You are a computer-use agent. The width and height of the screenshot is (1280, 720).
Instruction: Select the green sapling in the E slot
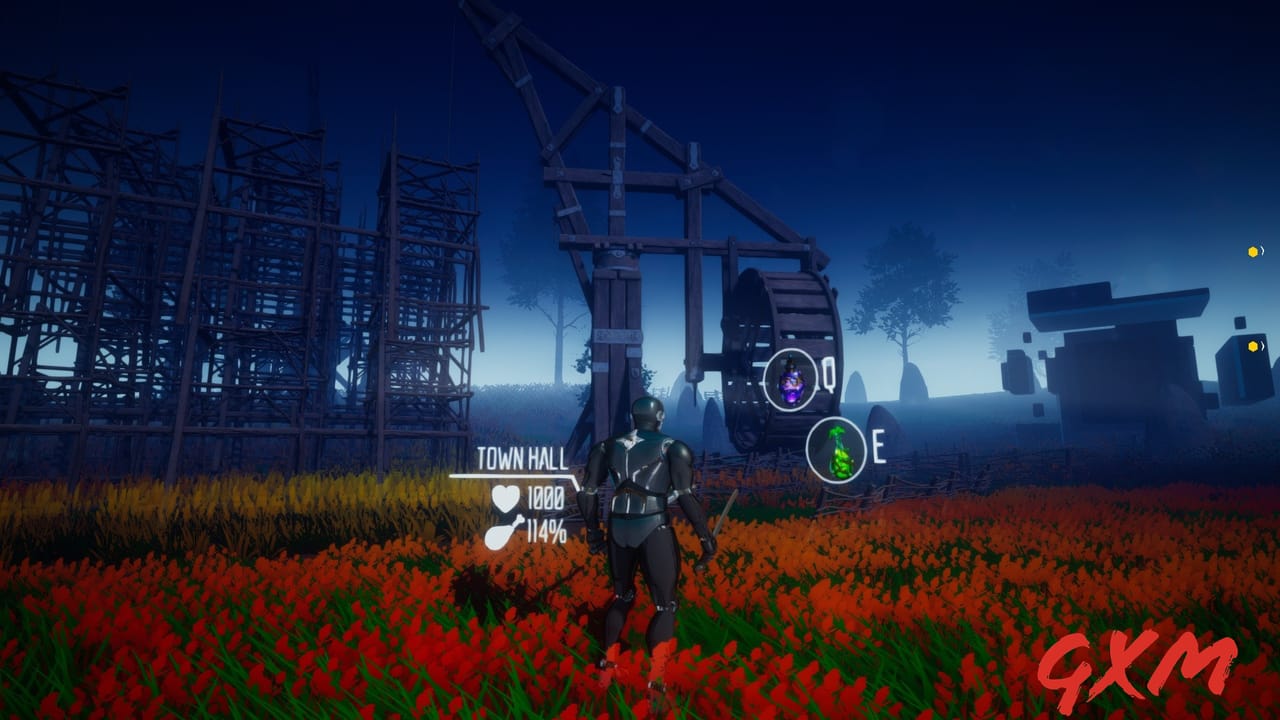(x=835, y=448)
